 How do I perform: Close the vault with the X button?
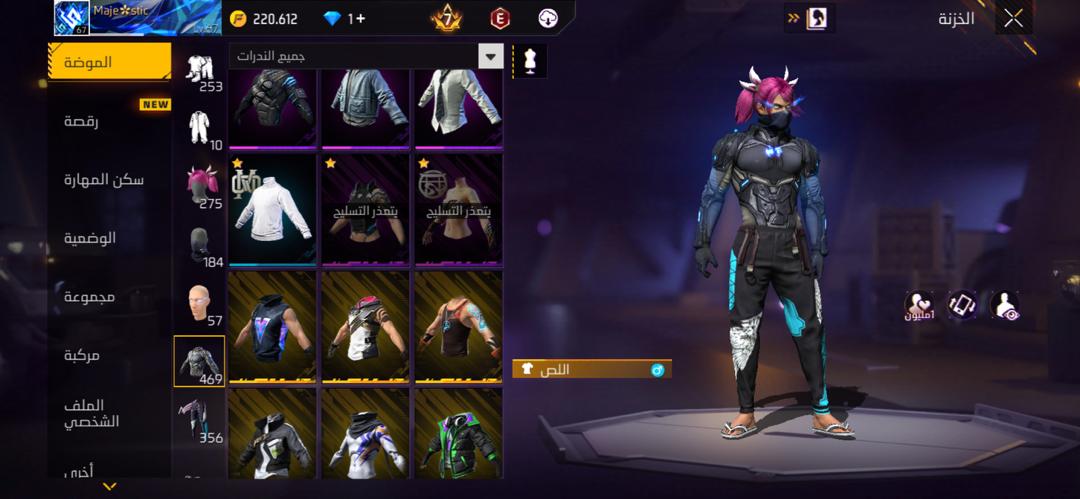pyautogui.click(x=1013, y=18)
